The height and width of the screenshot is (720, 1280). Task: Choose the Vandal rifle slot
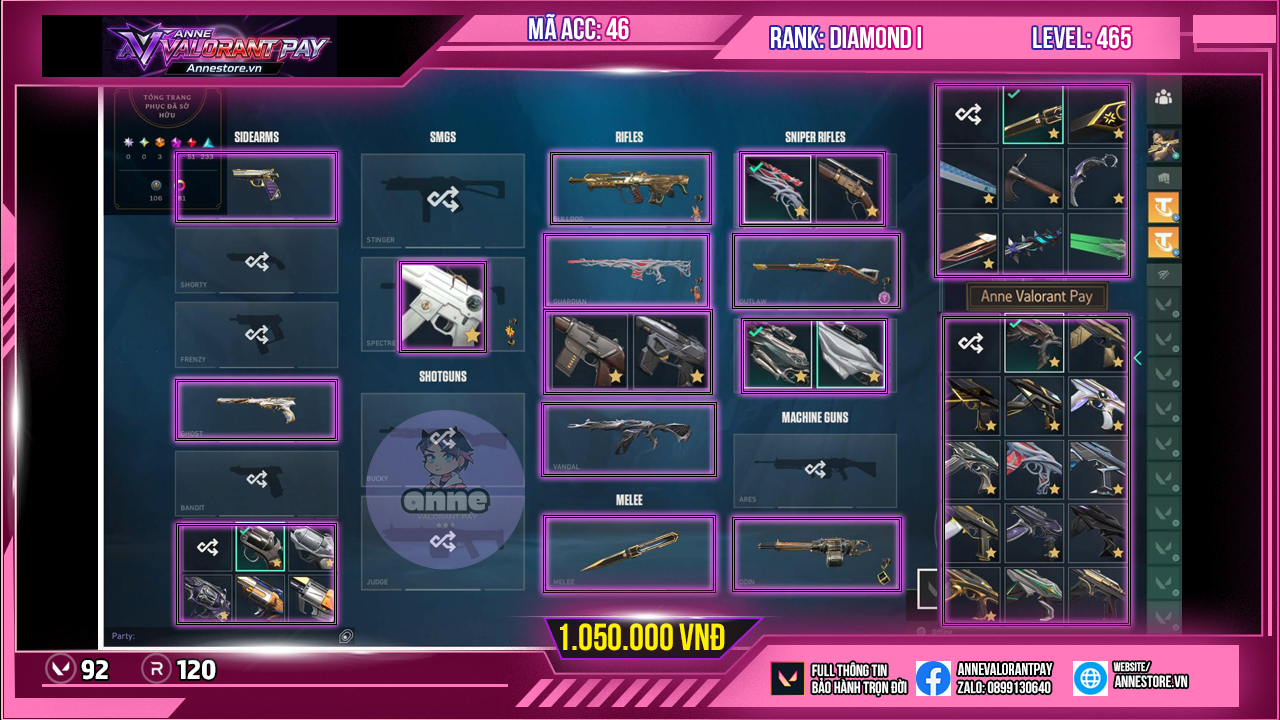point(629,438)
